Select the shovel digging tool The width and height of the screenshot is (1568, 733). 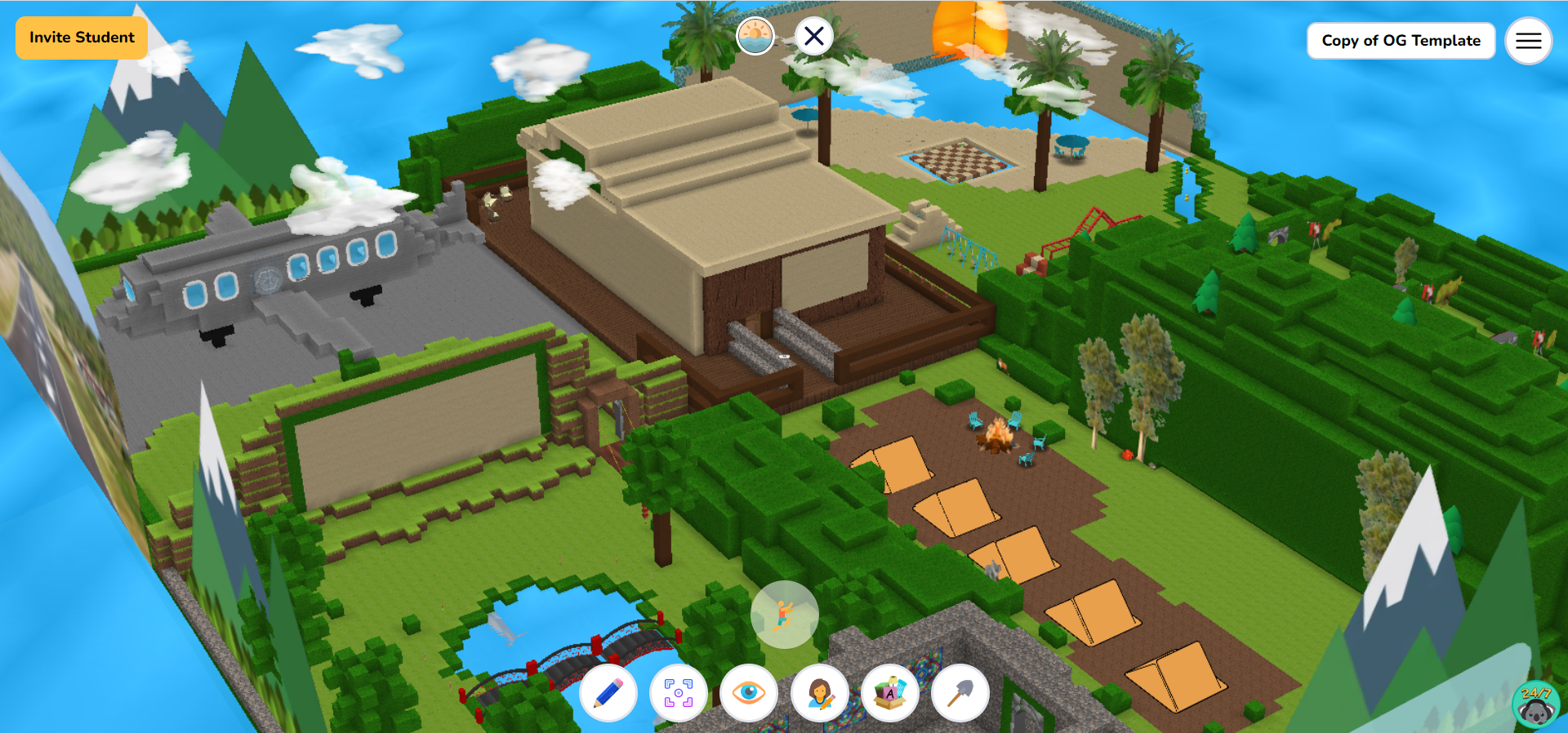960,693
